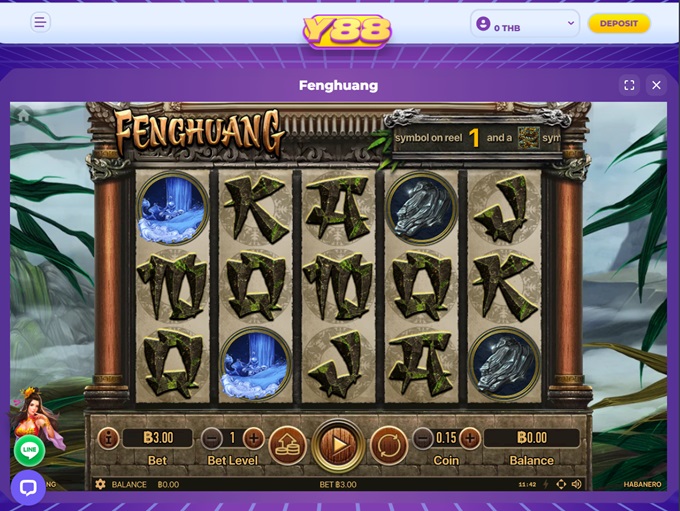Viewport: 680px width, 511px height.
Task: Click the Y88 logo
Action: (347, 30)
